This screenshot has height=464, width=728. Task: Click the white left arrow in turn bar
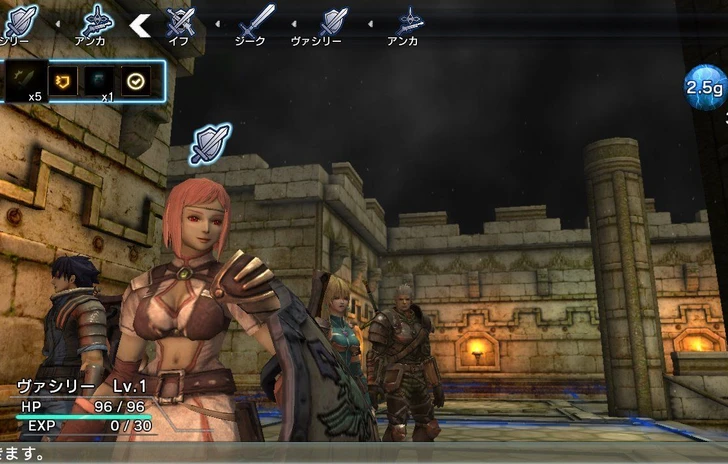point(140,24)
